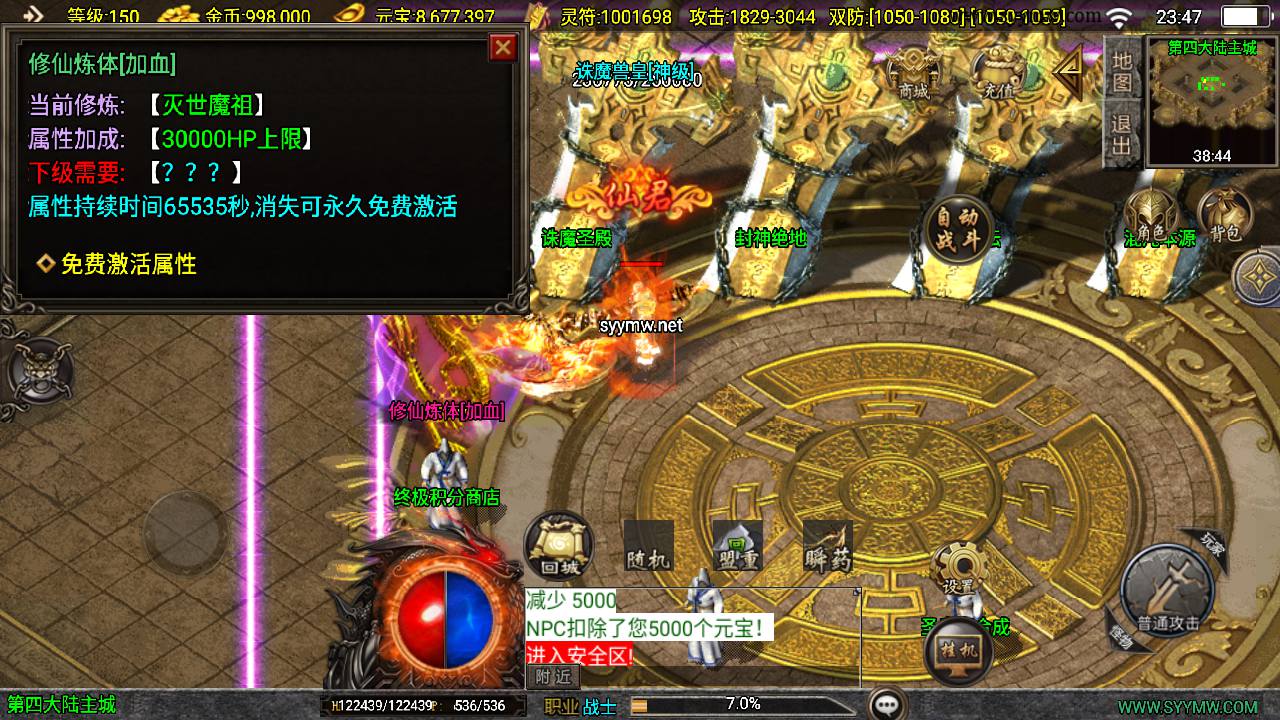The width and height of the screenshot is (1280, 720).
Task: Use the 盟重 teleport item slot
Action: pos(737,547)
